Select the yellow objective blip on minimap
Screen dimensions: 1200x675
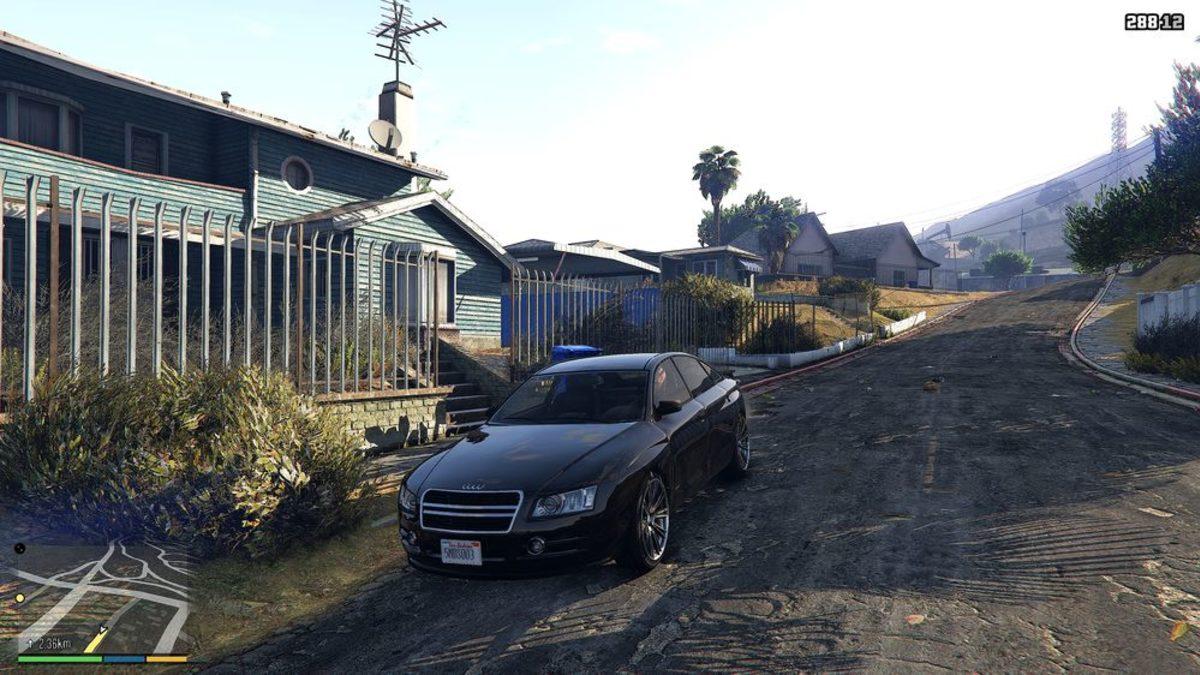click(x=19, y=598)
